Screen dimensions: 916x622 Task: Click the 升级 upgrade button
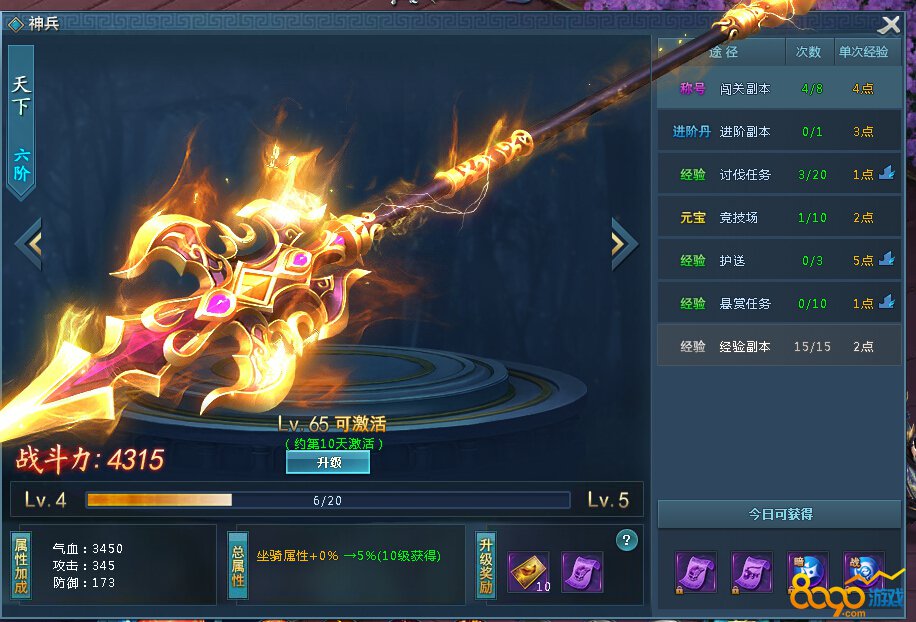(x=327, y=463)
